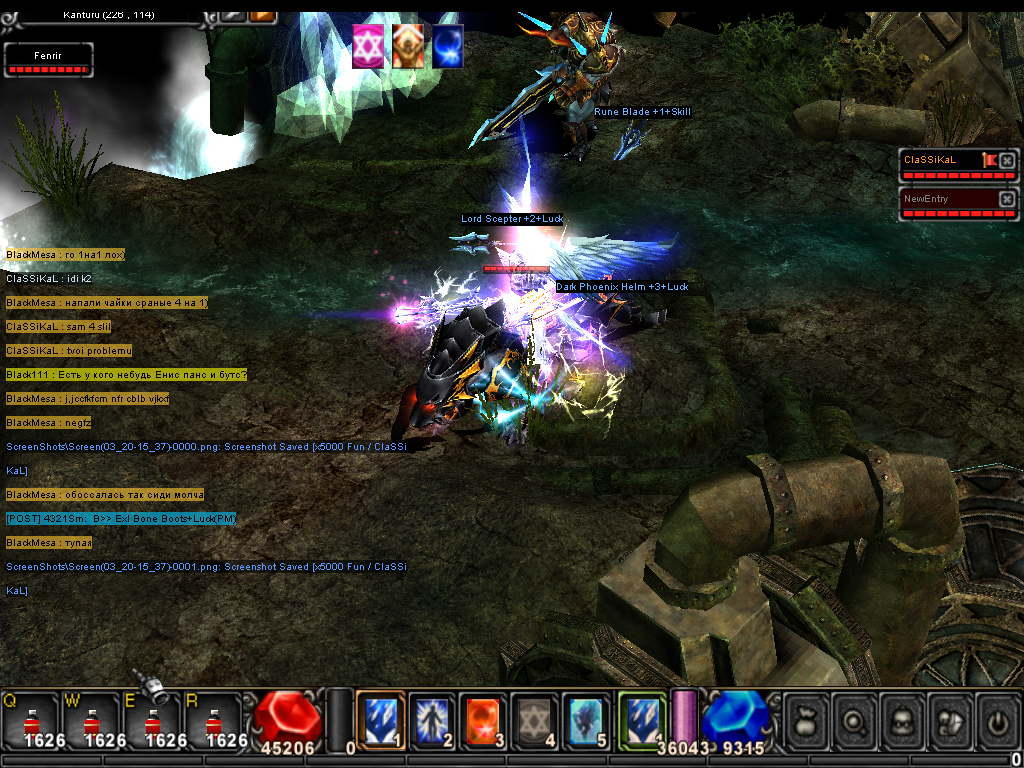Image resolution: width=1024 pixels, height=768 pixels.
Task: Click the orange warrior buff icon
Action: coord(407,47)
